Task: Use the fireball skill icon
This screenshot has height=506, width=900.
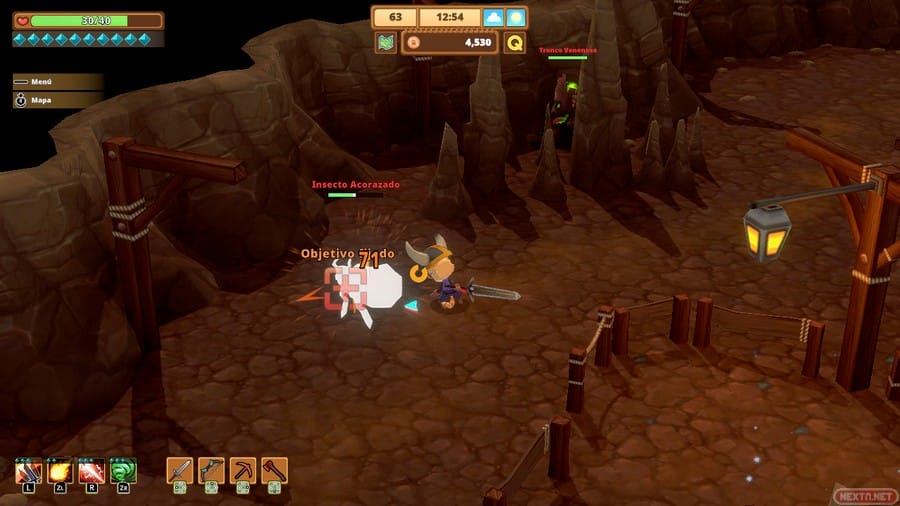Action: pyautogui.click(x=60, y=470)
